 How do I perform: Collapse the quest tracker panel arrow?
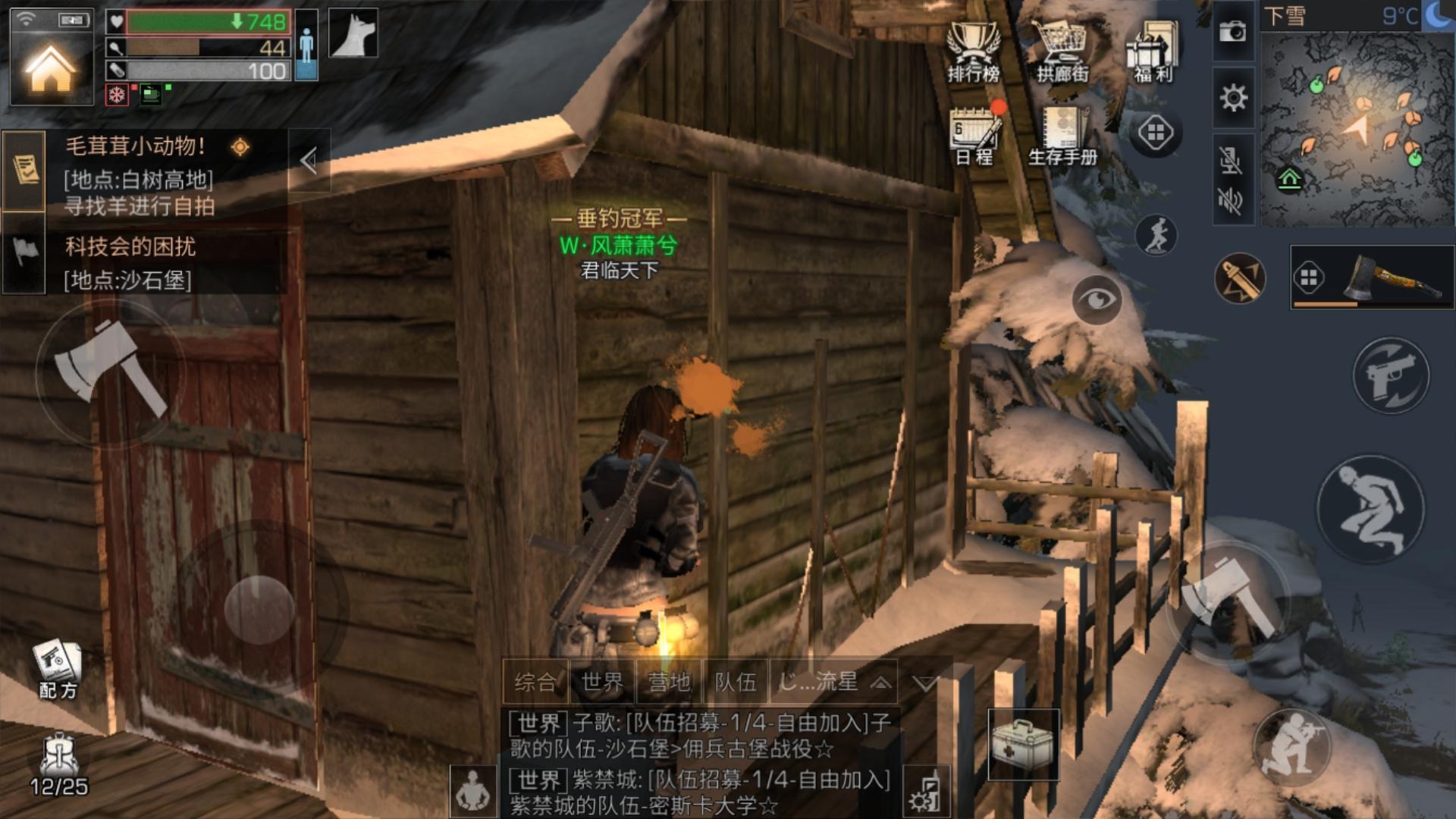click(x=309, y=160)
